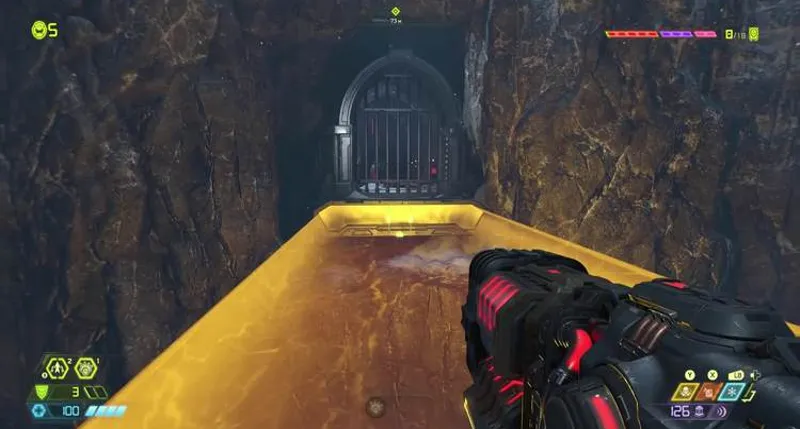Screen dimensions: 800x429
Task: Click the blue health cross icon
Action: coord(41,410)
